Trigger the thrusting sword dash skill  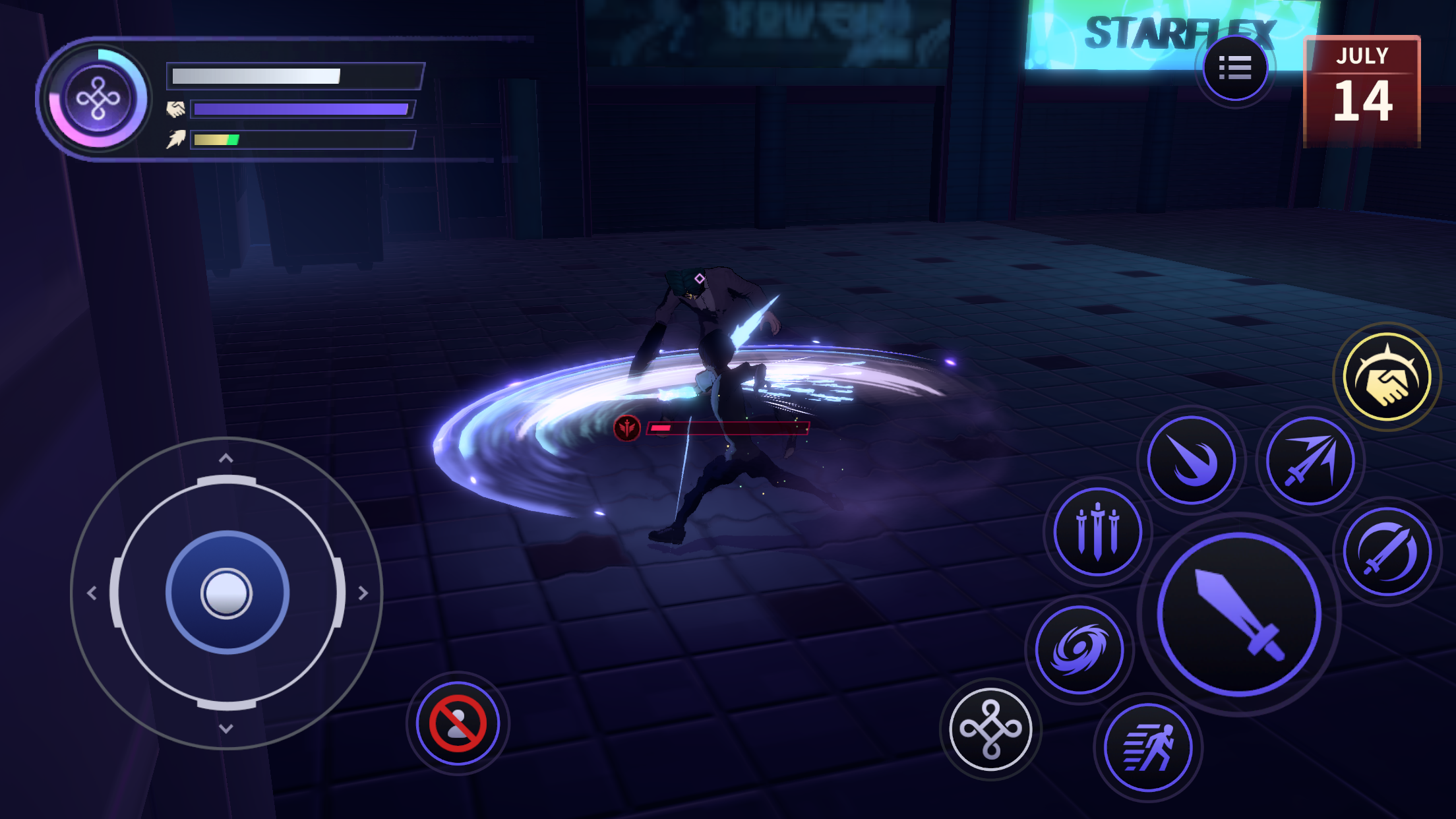[1310, 460]
